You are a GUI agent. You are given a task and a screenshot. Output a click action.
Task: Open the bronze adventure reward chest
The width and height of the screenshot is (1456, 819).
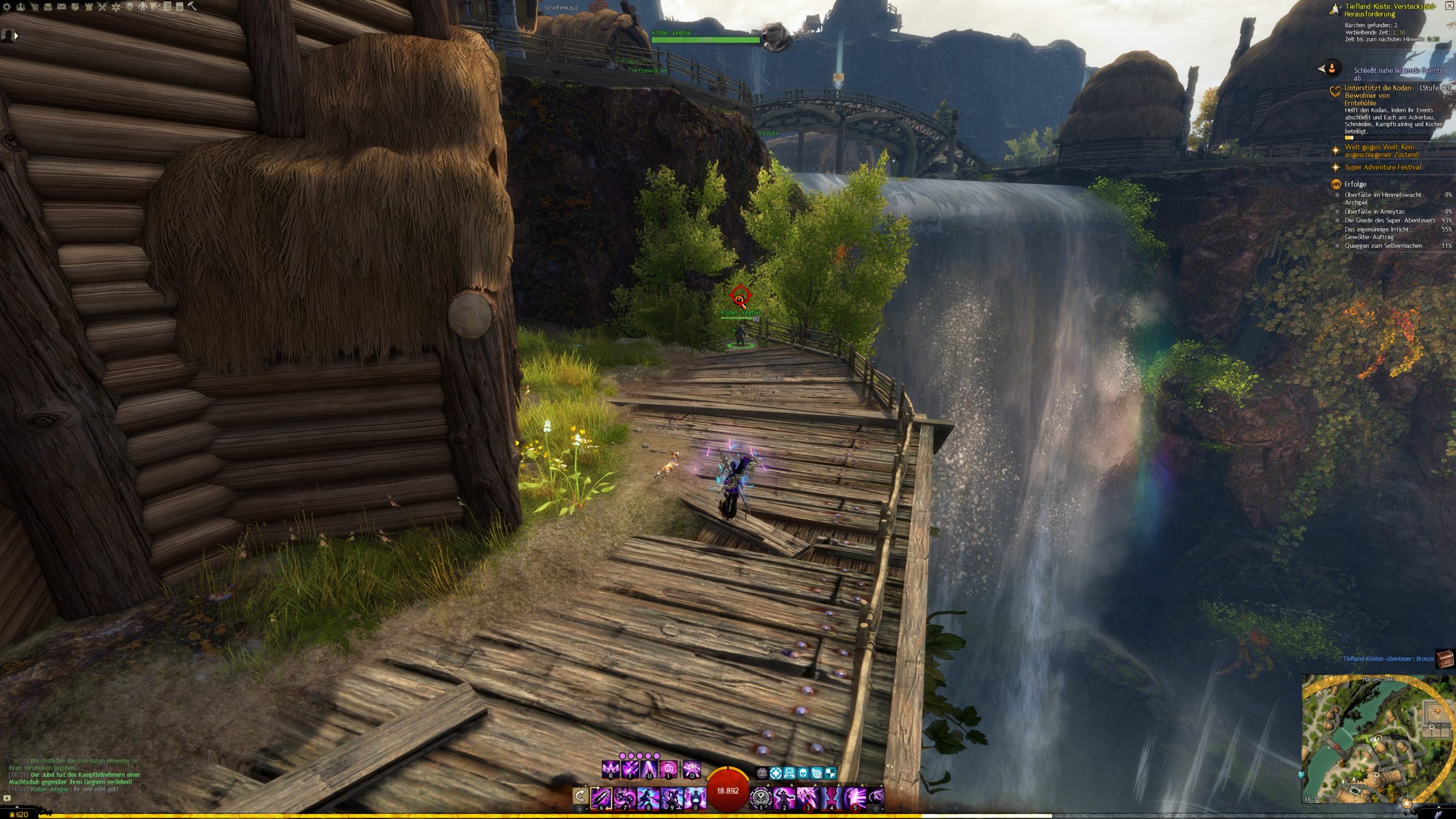point(1445,659)
